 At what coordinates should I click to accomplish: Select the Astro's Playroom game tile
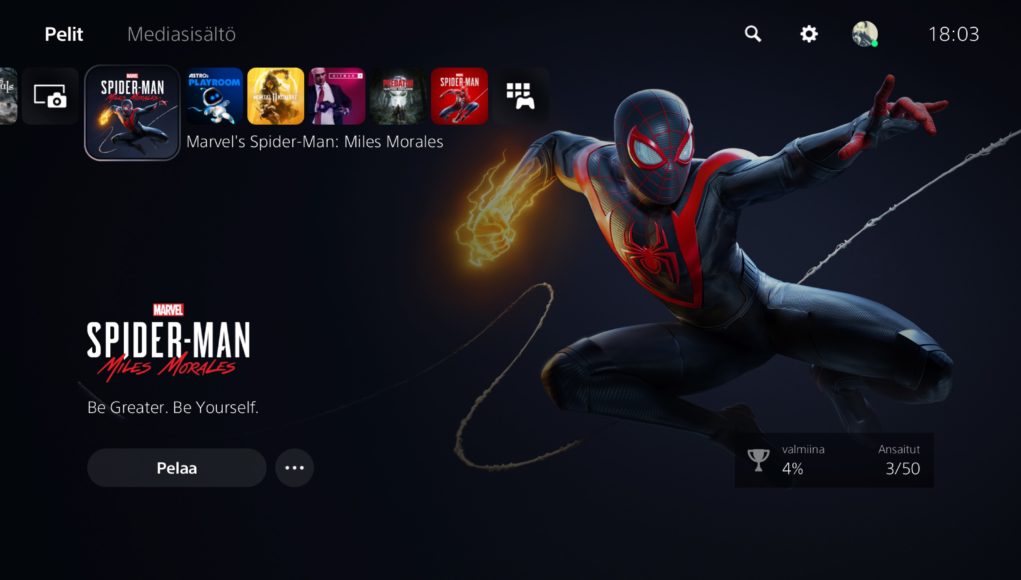(215, 96)
